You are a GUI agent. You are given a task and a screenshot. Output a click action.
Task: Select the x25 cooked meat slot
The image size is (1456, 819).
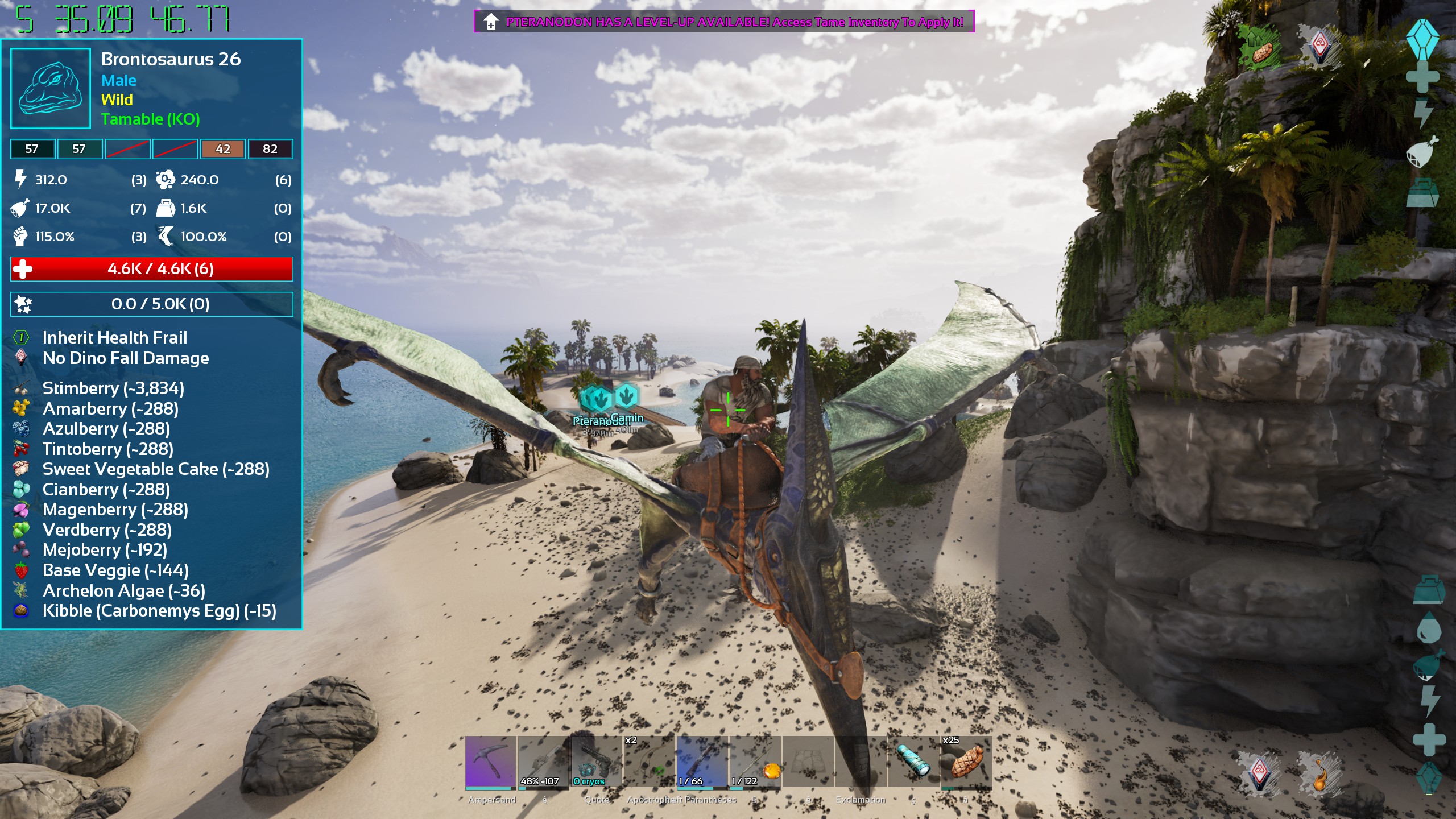[966, 762]
